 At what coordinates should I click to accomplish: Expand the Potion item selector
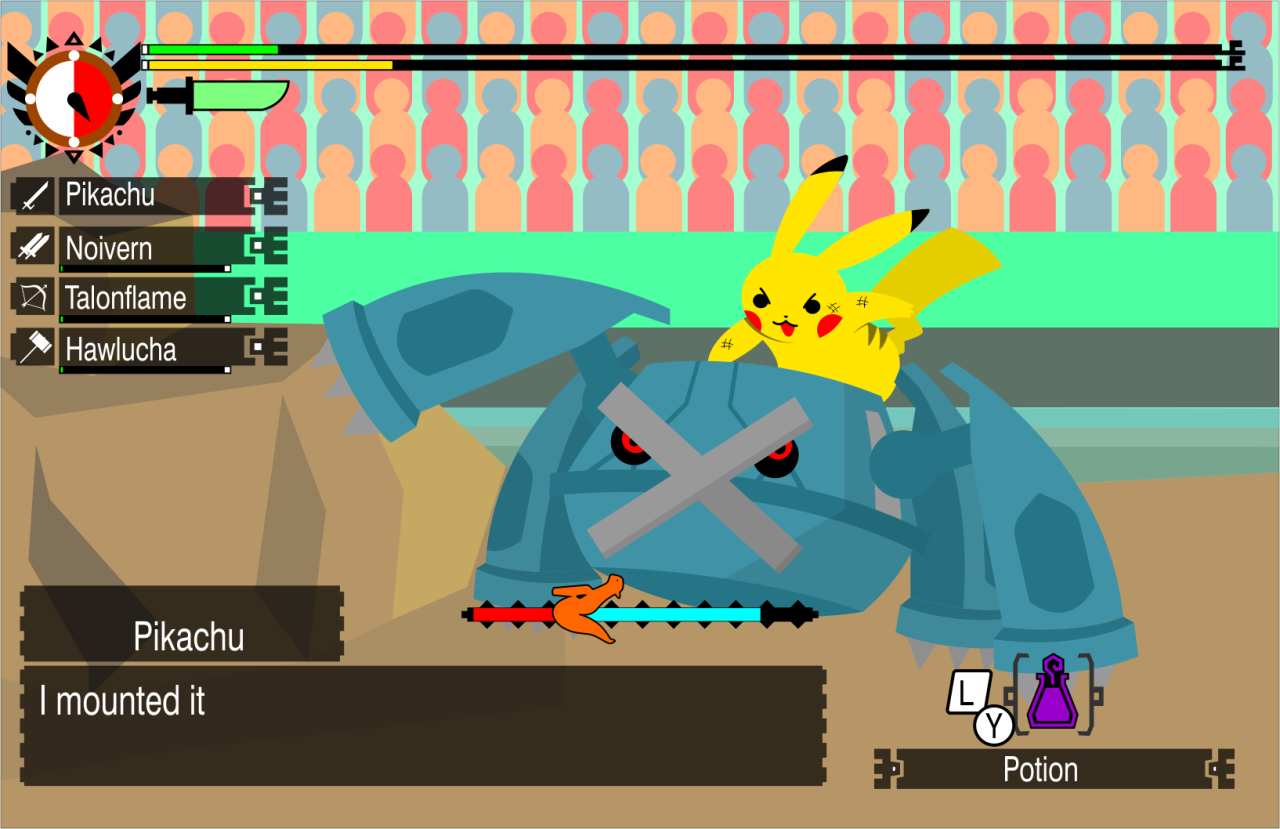1042,770
